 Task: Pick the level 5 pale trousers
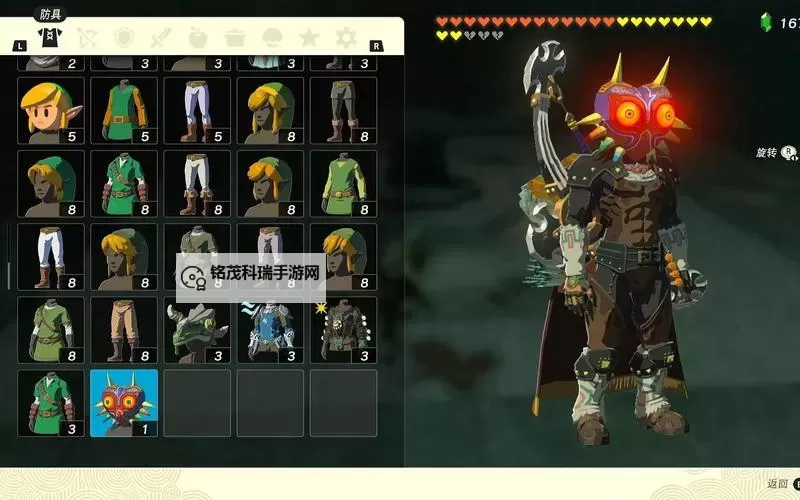[197, 110]
